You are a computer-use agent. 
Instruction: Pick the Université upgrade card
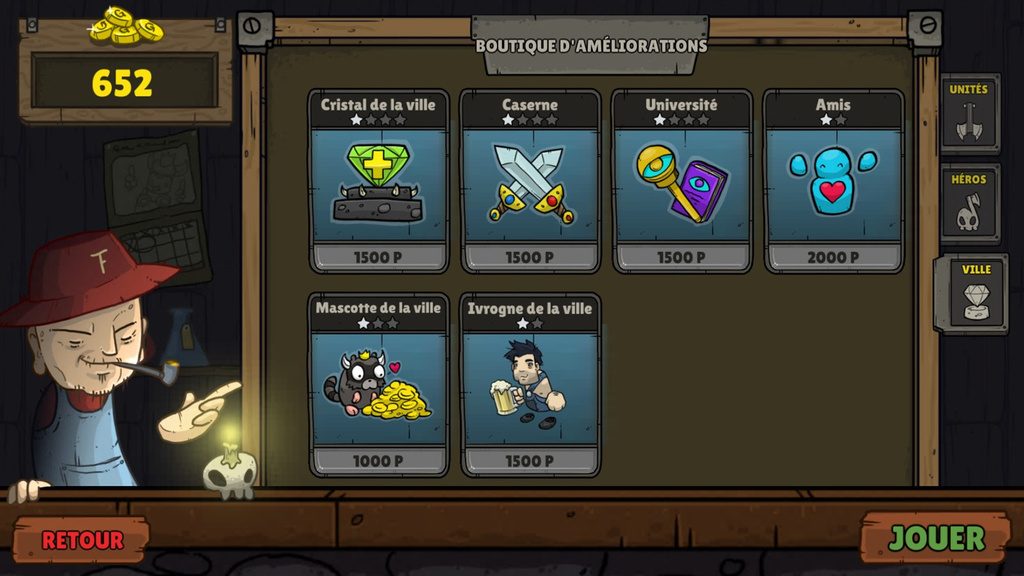click(681, 182)
